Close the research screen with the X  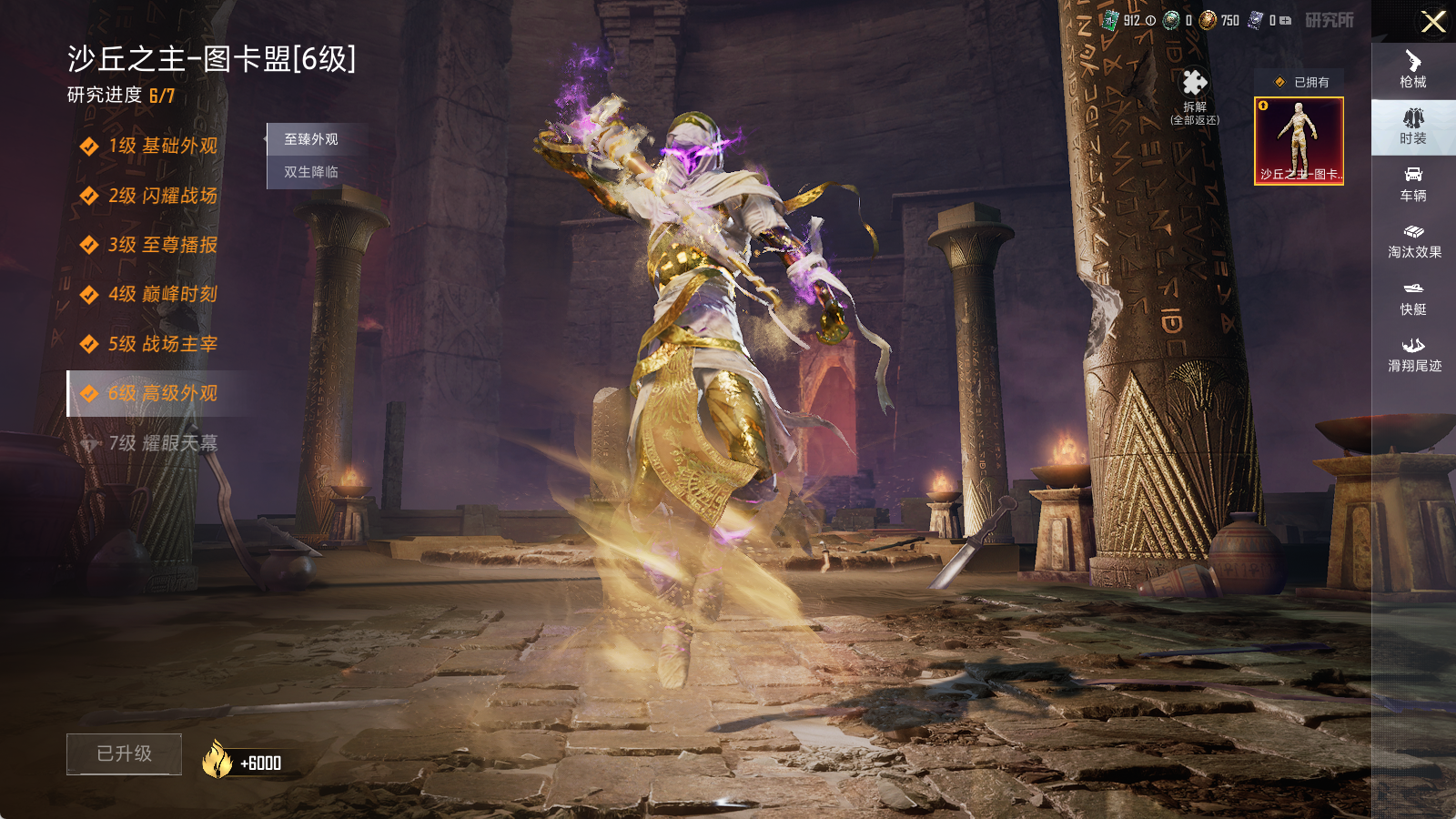1433,22
